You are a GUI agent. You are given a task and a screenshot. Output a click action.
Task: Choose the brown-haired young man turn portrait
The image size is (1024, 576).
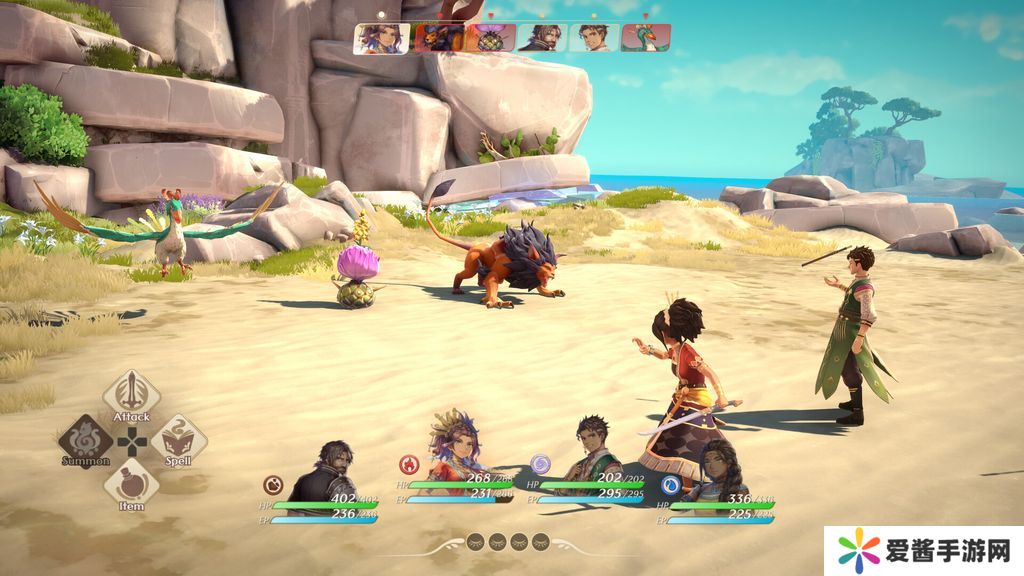coord(594,38)
